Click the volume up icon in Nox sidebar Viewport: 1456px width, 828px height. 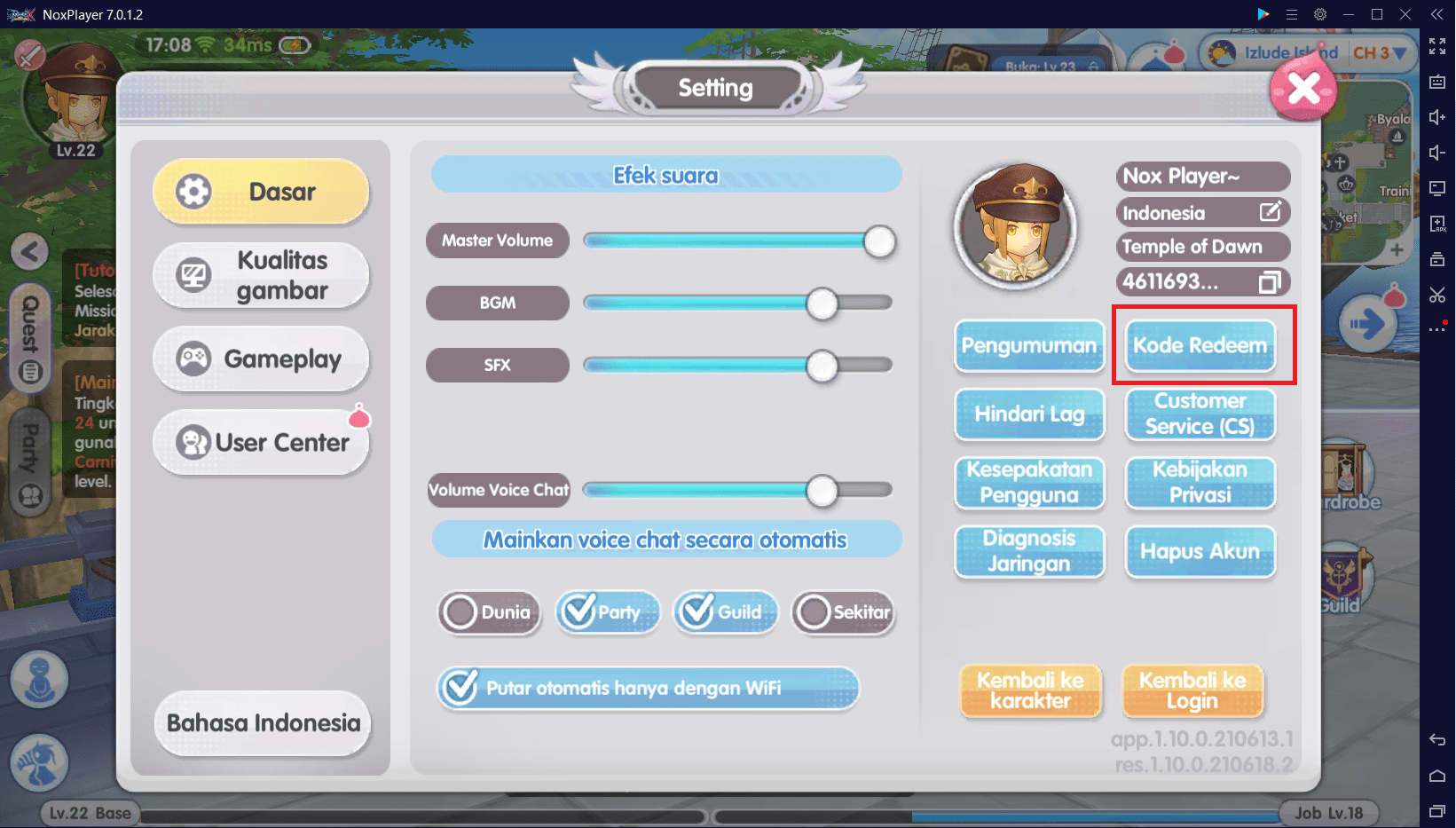(1438, 116)
